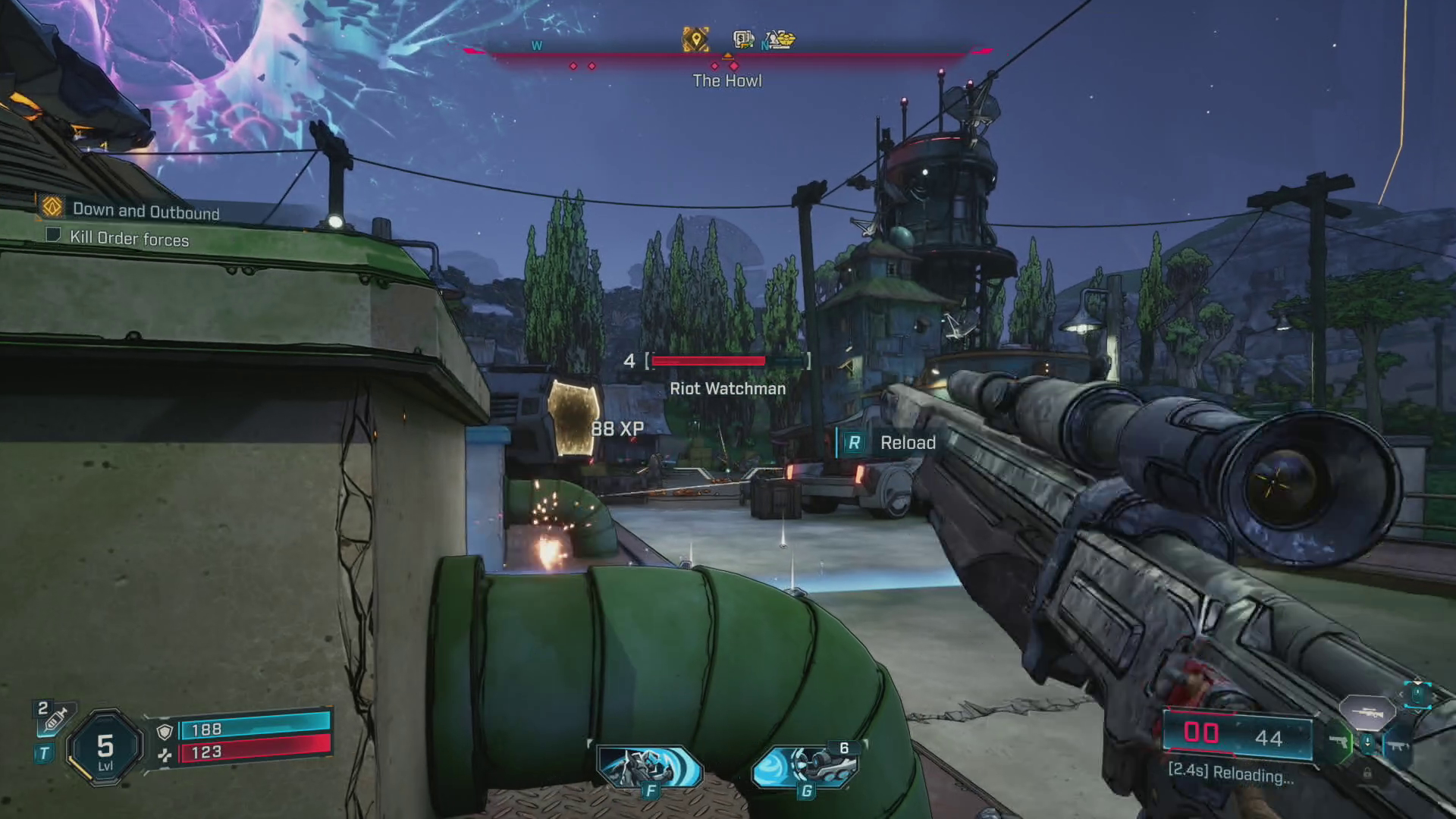Activate the F action skill
This screenshot has height=819, width=1456.
click(x=648, y=767)
